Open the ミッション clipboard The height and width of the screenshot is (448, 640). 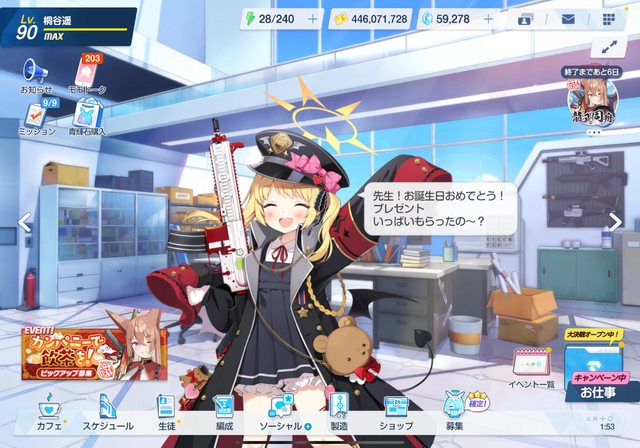point(37,115)
